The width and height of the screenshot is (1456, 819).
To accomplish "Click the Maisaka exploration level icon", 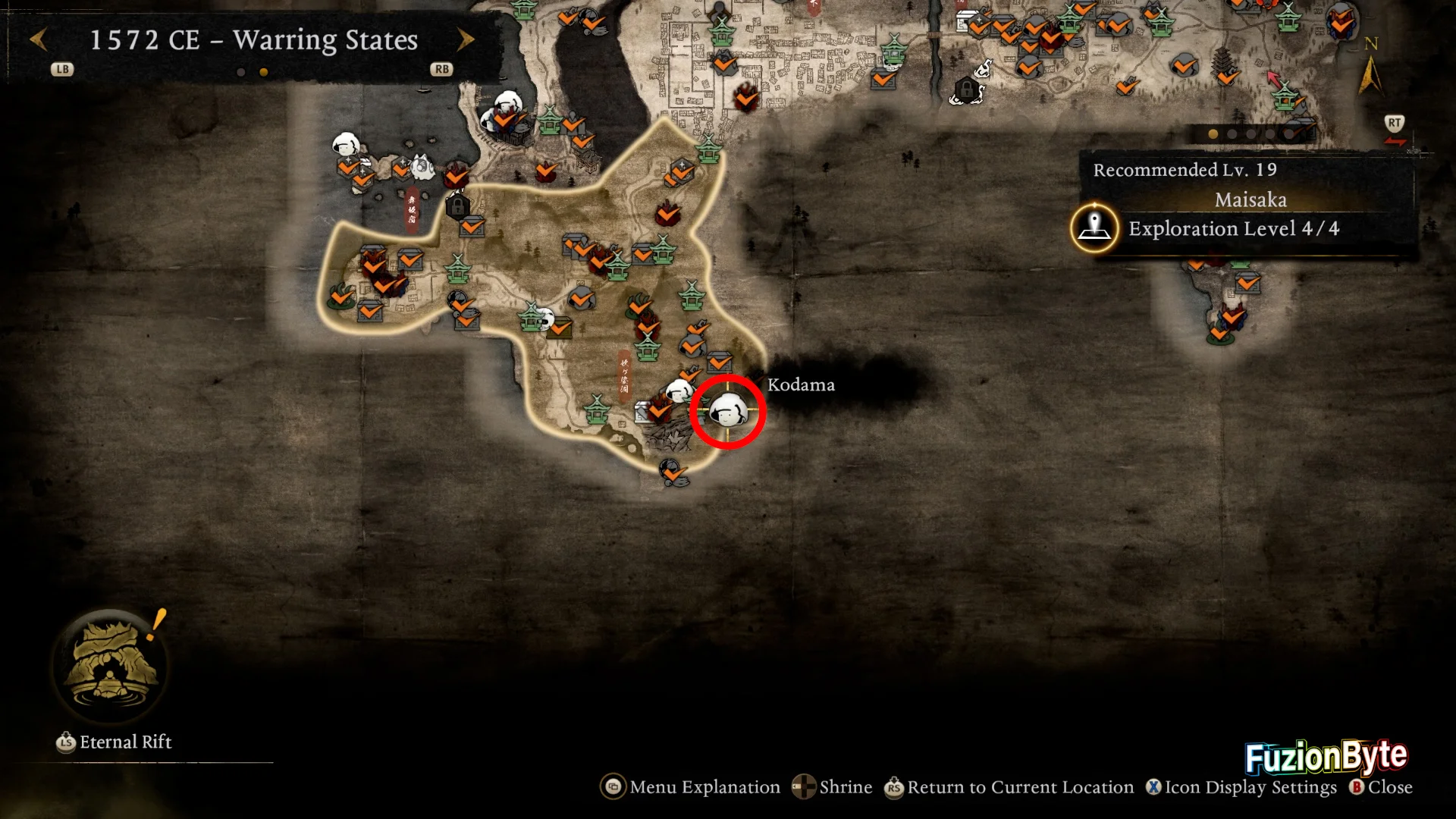I will click(1094, 227).
